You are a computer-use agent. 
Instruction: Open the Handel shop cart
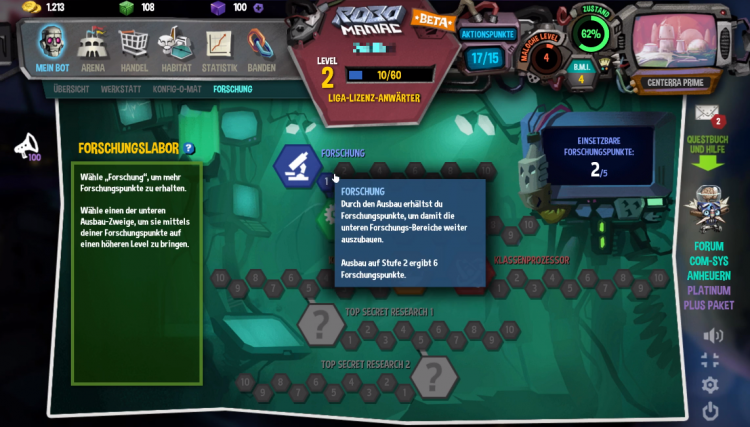[x=134, y=48]
